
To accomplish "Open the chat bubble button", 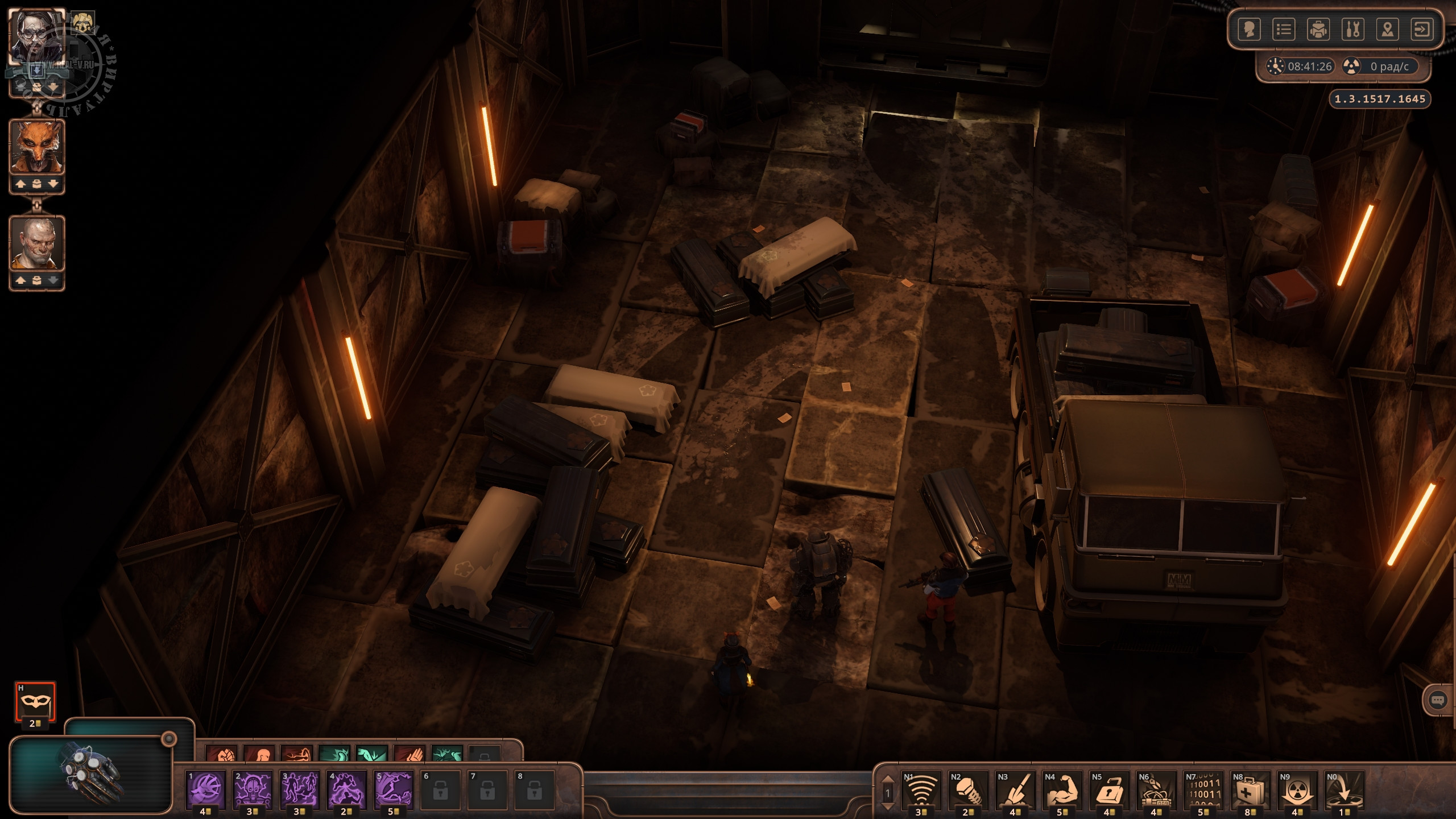I will coord(1437,700).
